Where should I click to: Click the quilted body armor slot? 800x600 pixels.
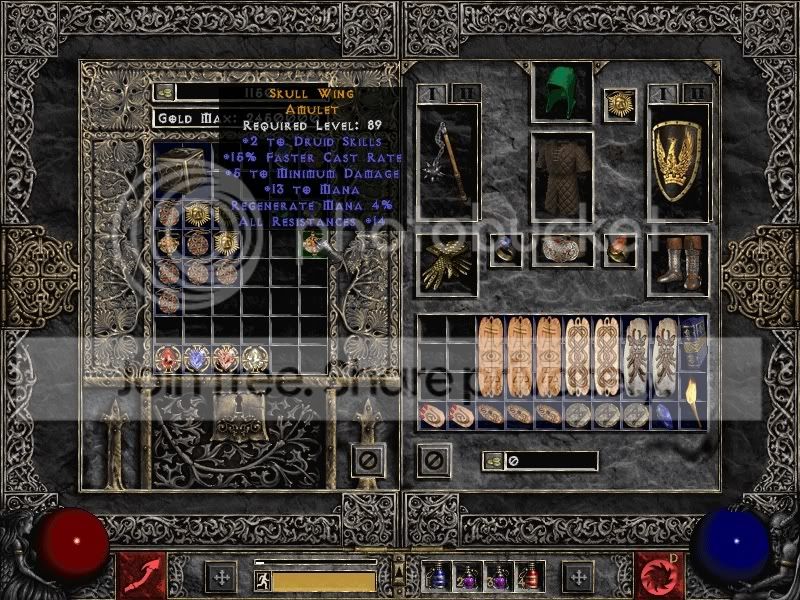pos(561,175)
